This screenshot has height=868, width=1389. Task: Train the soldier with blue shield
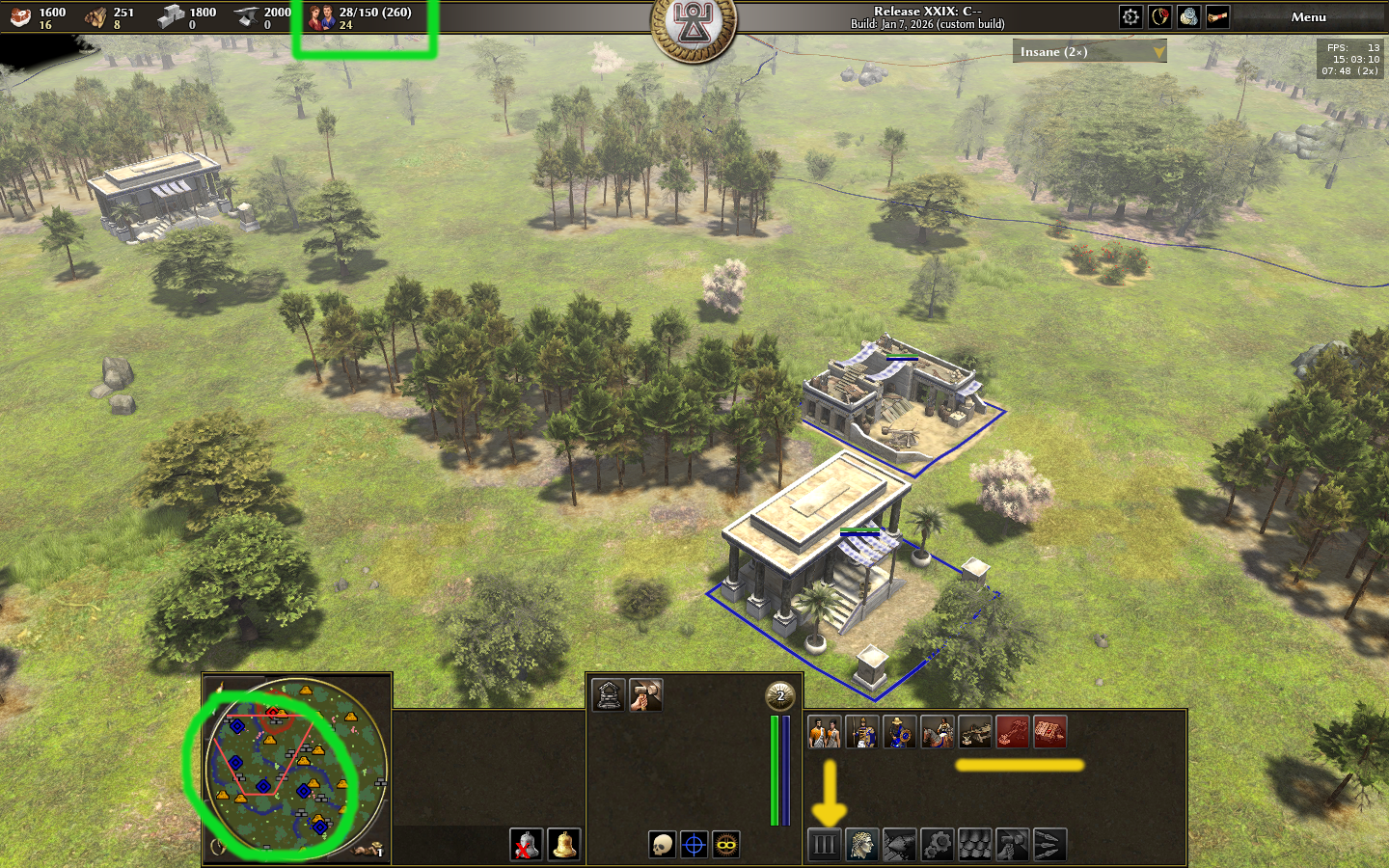point(899,732)
